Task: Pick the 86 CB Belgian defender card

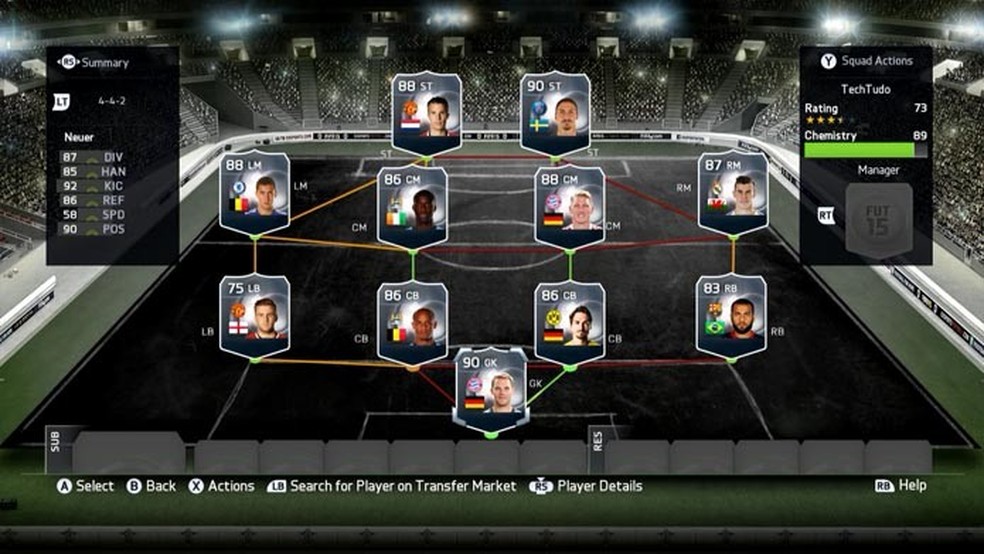Action: tap(412, 321)
